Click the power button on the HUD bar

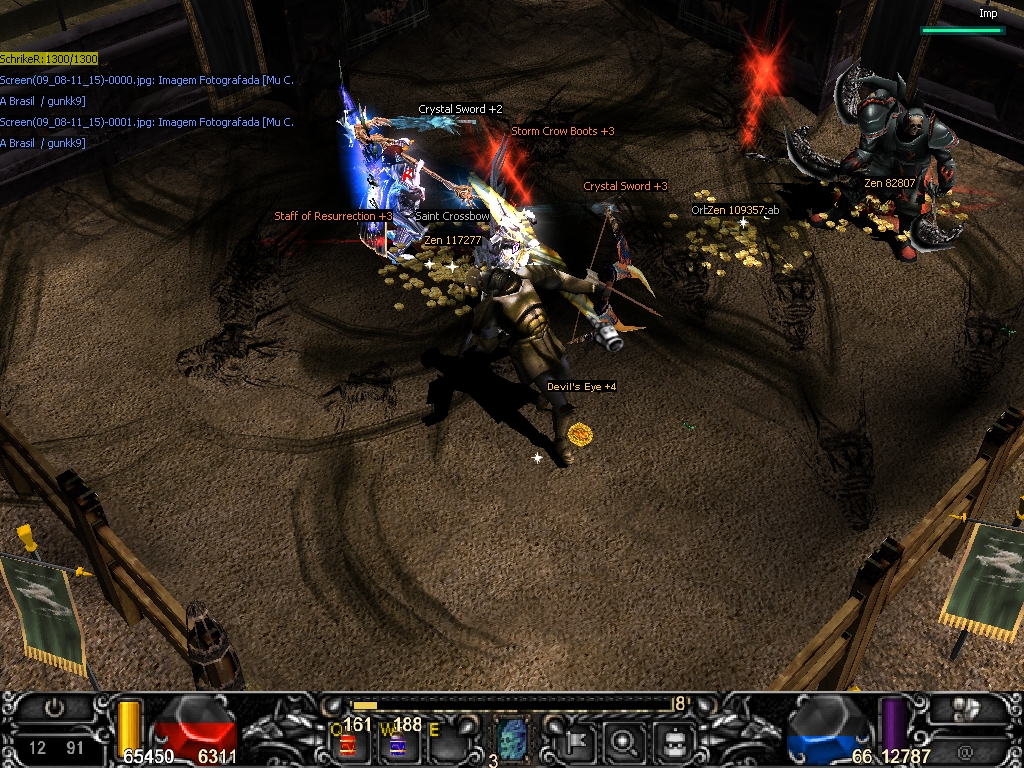click(x=54, y=707)
